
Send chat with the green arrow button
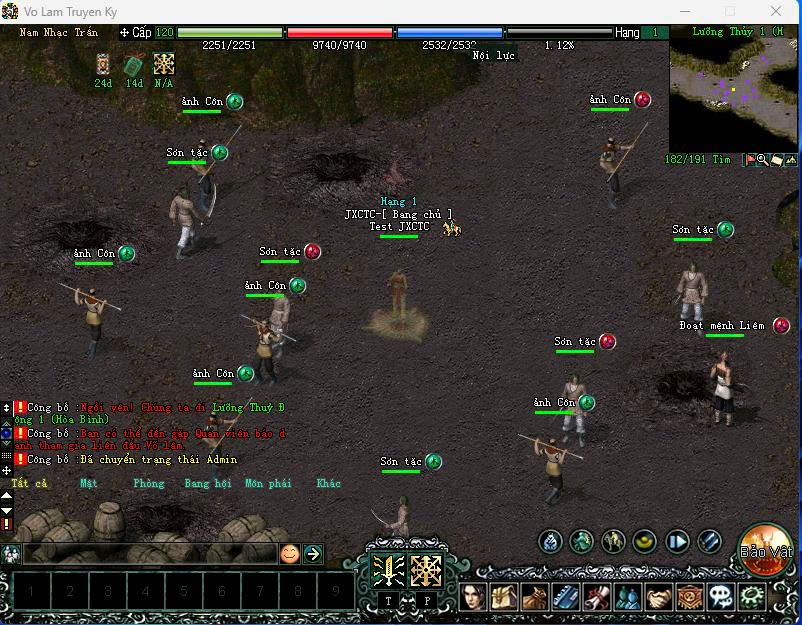tap(313, 553)
